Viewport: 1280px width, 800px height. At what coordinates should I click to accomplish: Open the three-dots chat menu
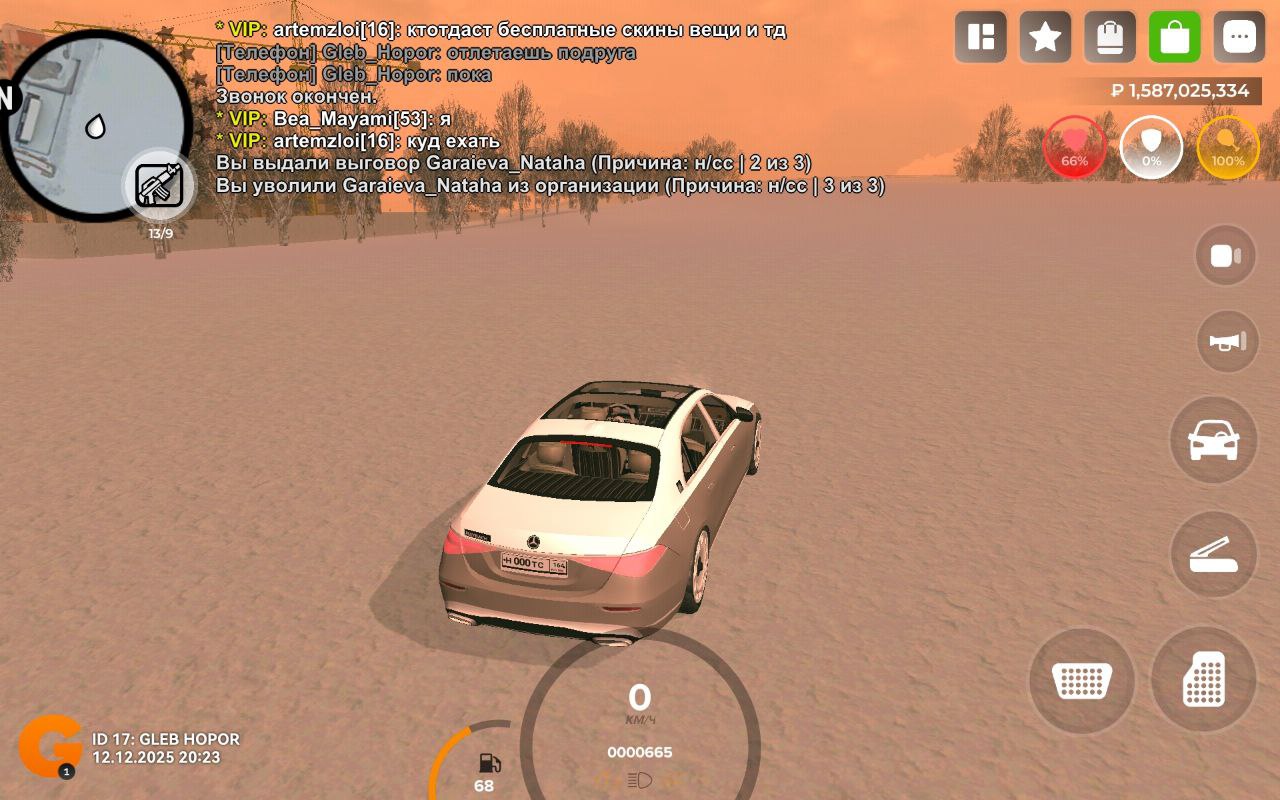(1239, 38)
